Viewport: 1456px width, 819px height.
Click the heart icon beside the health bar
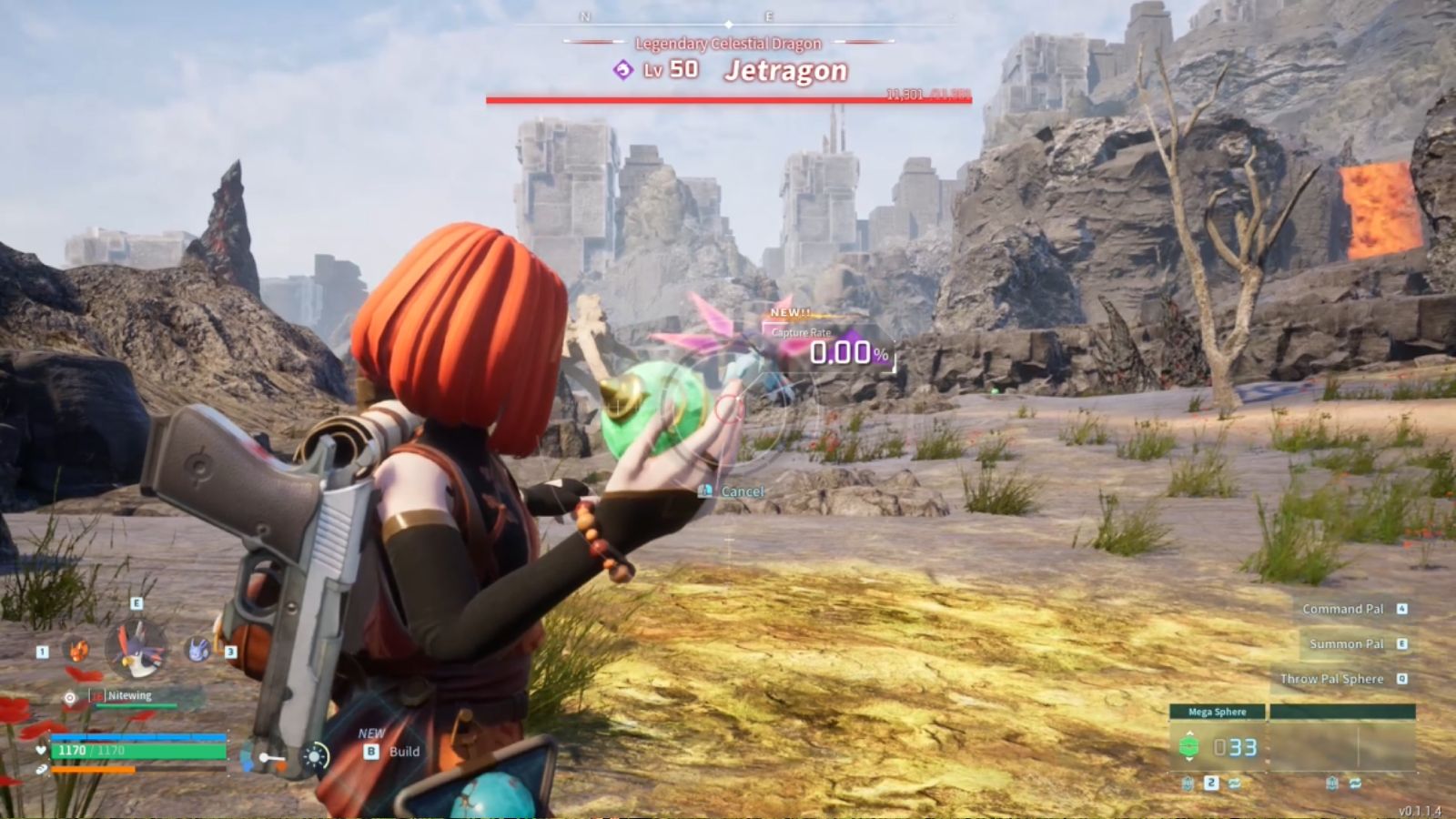40,751
